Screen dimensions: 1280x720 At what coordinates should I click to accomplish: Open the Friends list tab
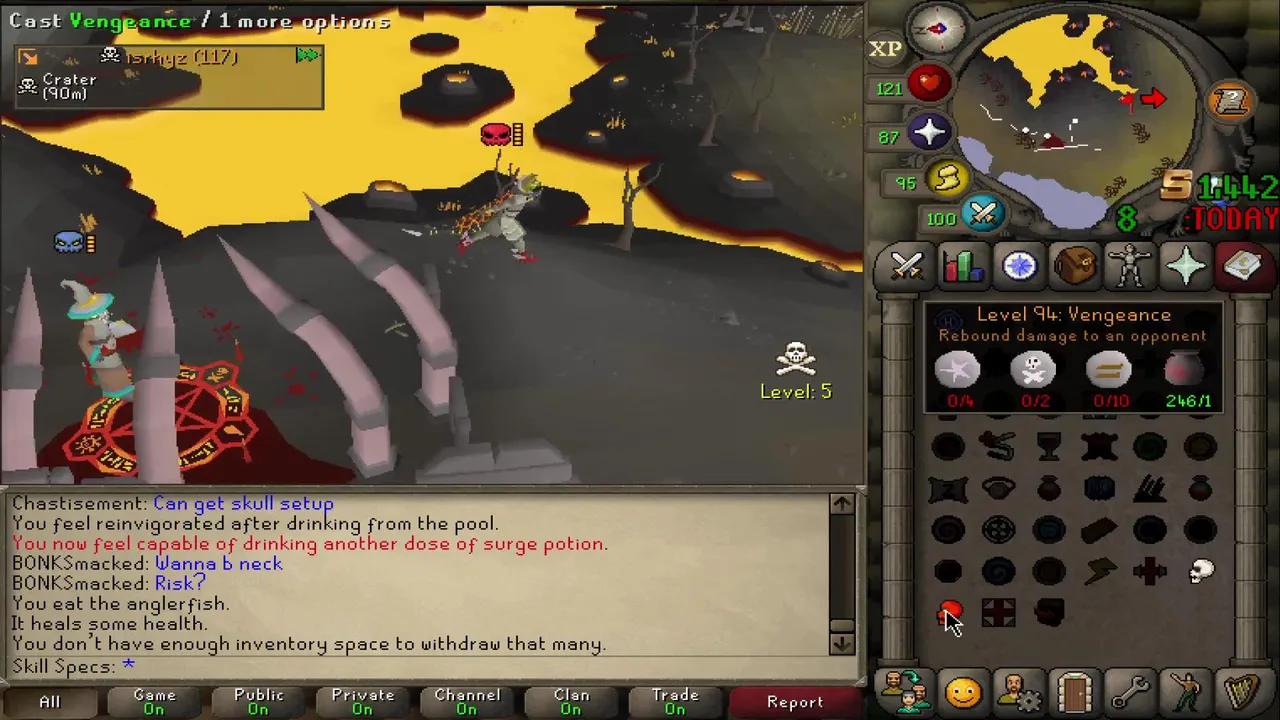pos(963,690)
